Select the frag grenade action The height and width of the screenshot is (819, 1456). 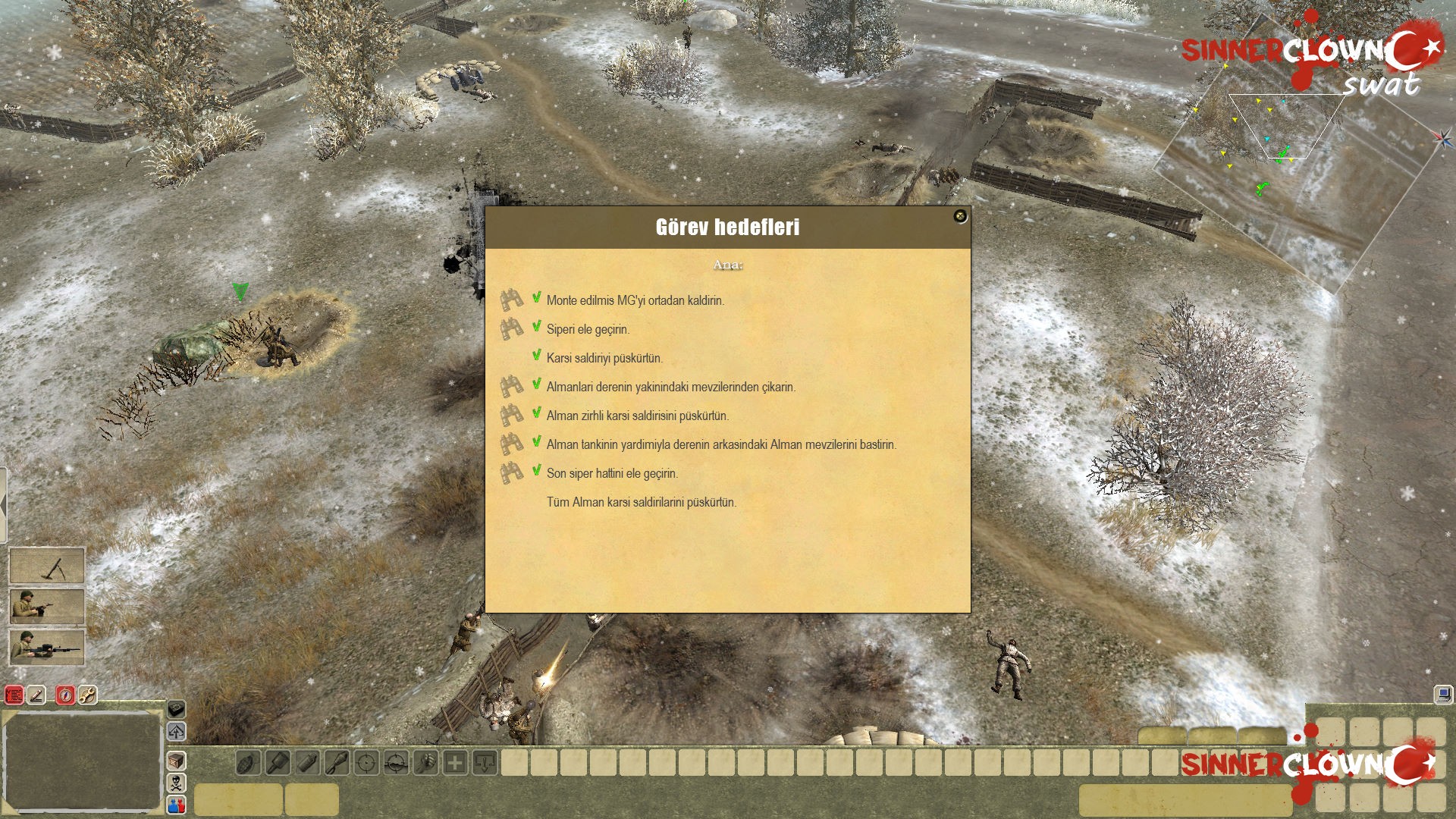[248, 763]
